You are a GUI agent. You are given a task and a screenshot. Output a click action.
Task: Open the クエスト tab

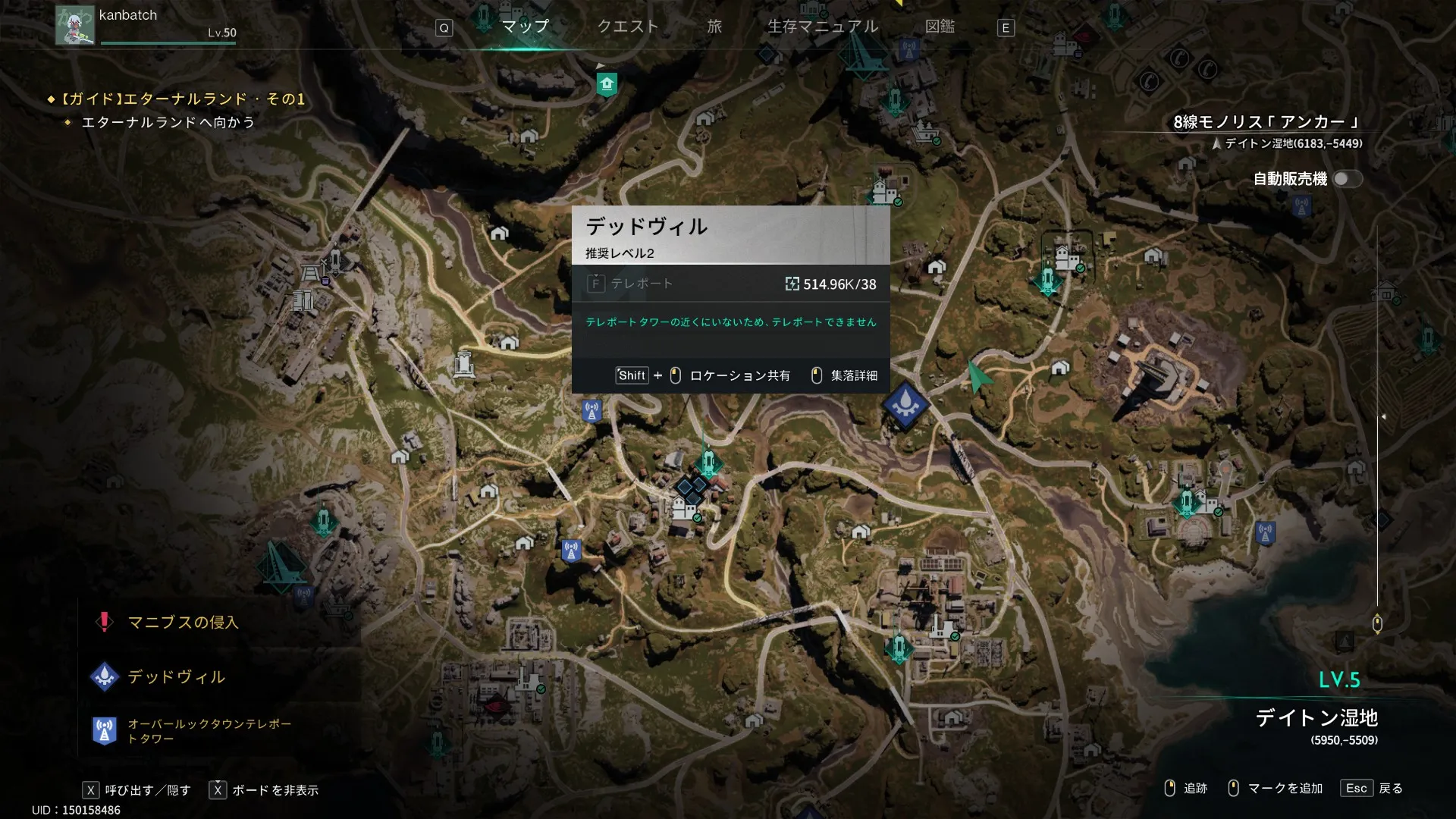(628, 27)
